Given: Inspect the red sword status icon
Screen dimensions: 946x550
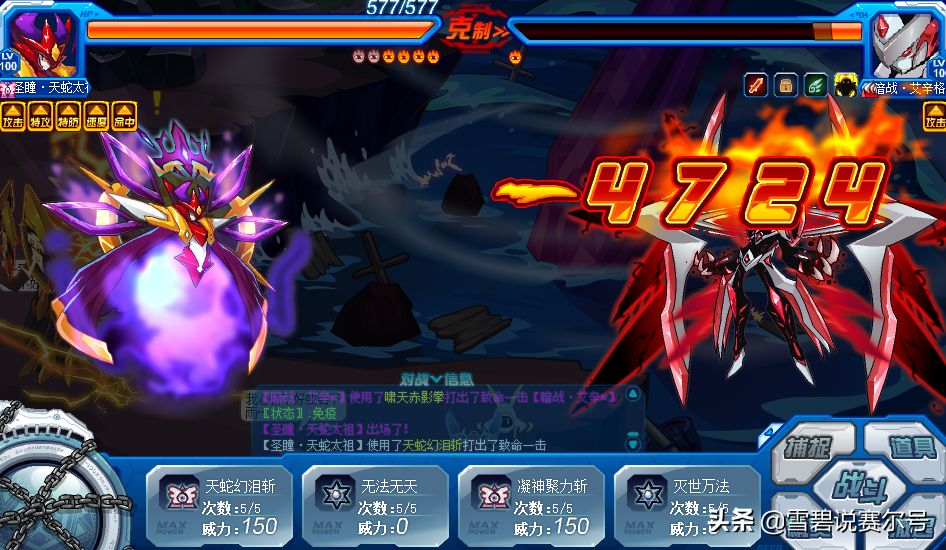Looking at the screenshot, I should [x=757, y=85].
